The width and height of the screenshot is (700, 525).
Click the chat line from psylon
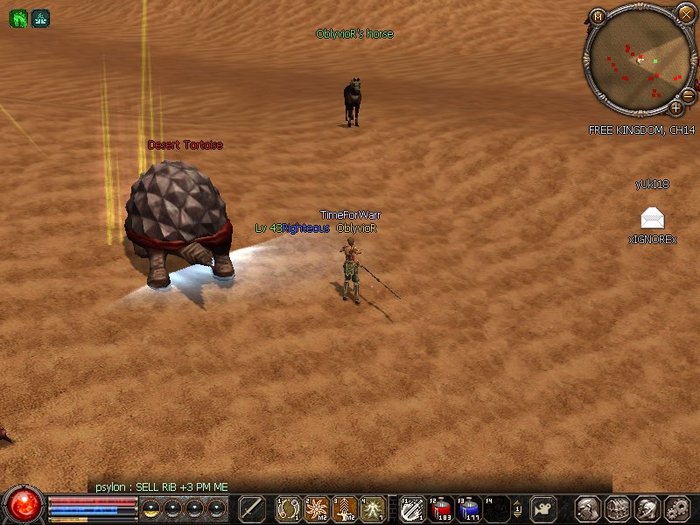tap(161, 487)
